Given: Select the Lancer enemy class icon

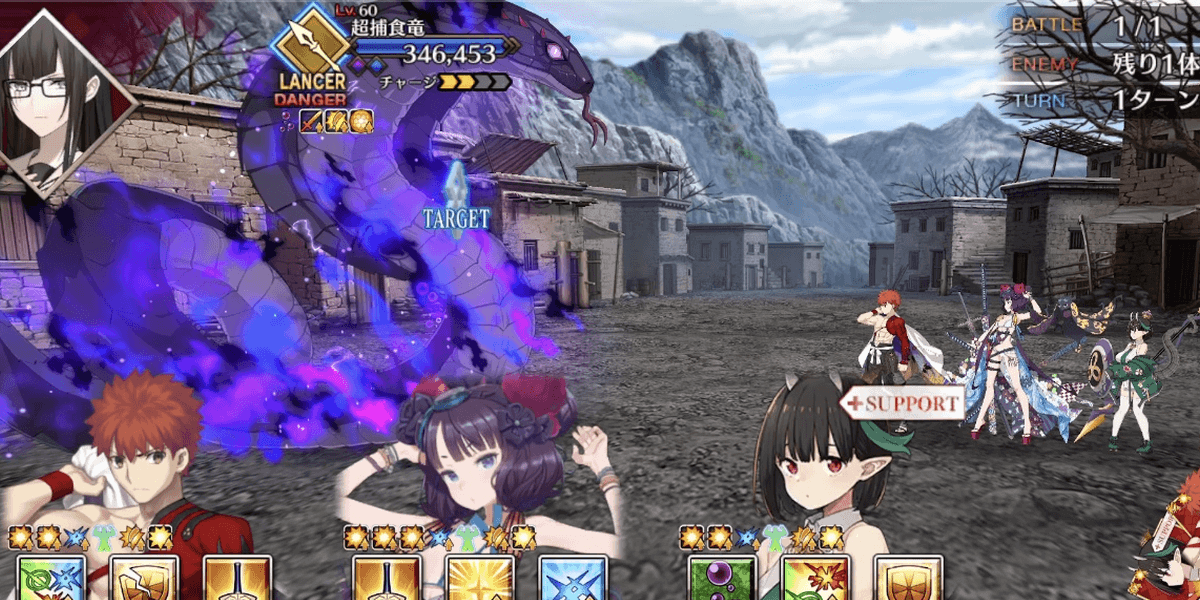Looking at the screenshot, I should pos(311,47).
